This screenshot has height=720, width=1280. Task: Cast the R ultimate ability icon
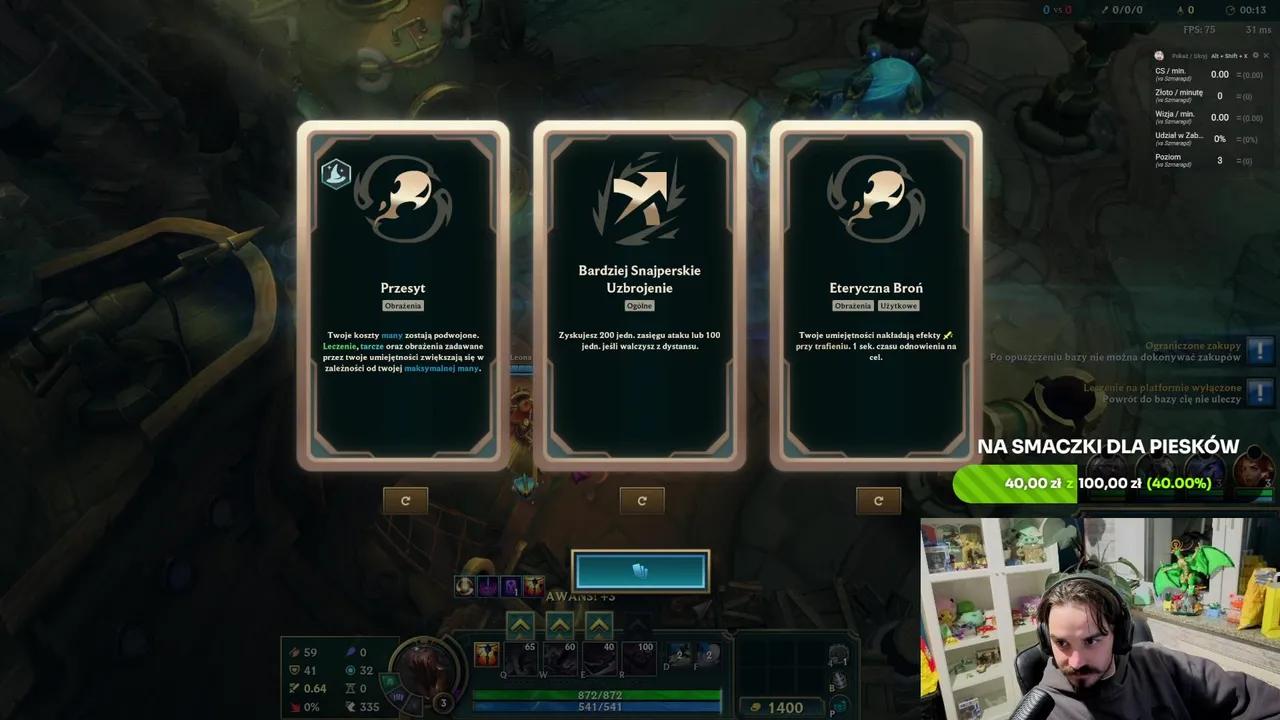tap(637, 659)
